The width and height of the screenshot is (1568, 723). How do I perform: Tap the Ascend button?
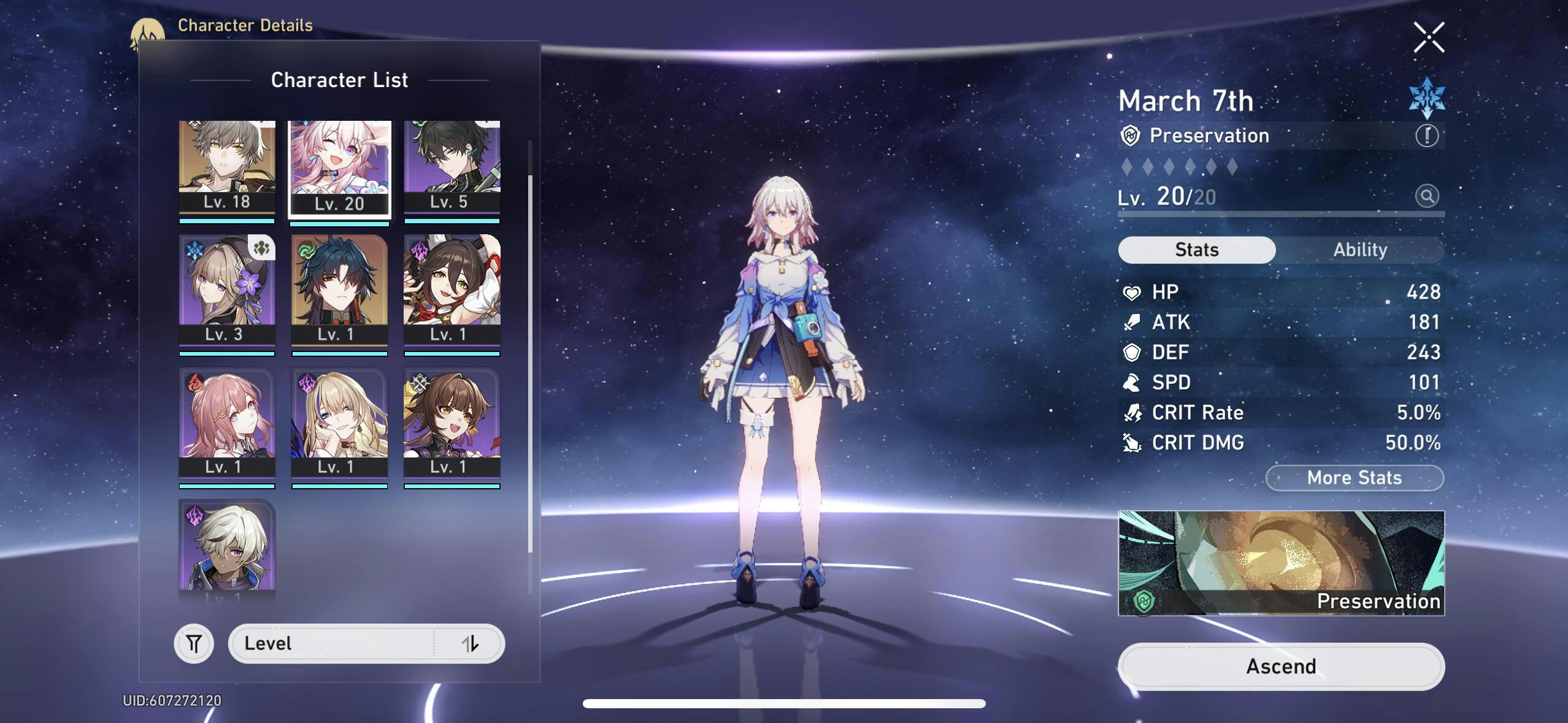pos(1281,666)
